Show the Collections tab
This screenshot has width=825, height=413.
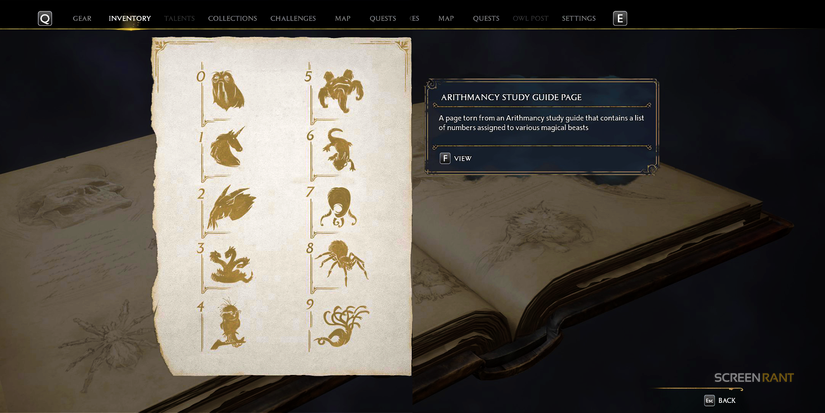[232, 18]
